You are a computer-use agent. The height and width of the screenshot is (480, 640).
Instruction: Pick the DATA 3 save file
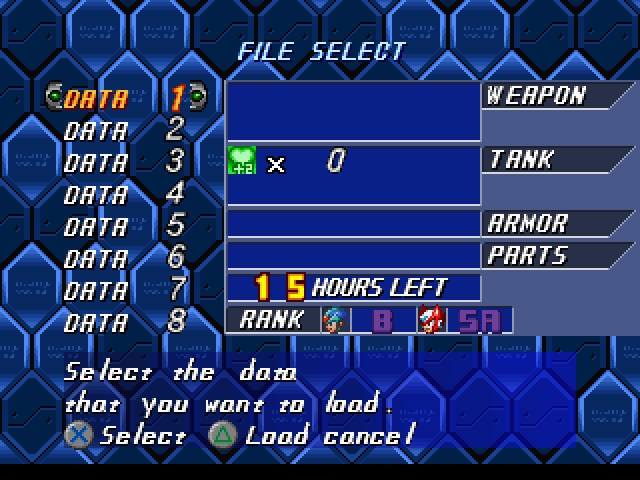point(123,161)
